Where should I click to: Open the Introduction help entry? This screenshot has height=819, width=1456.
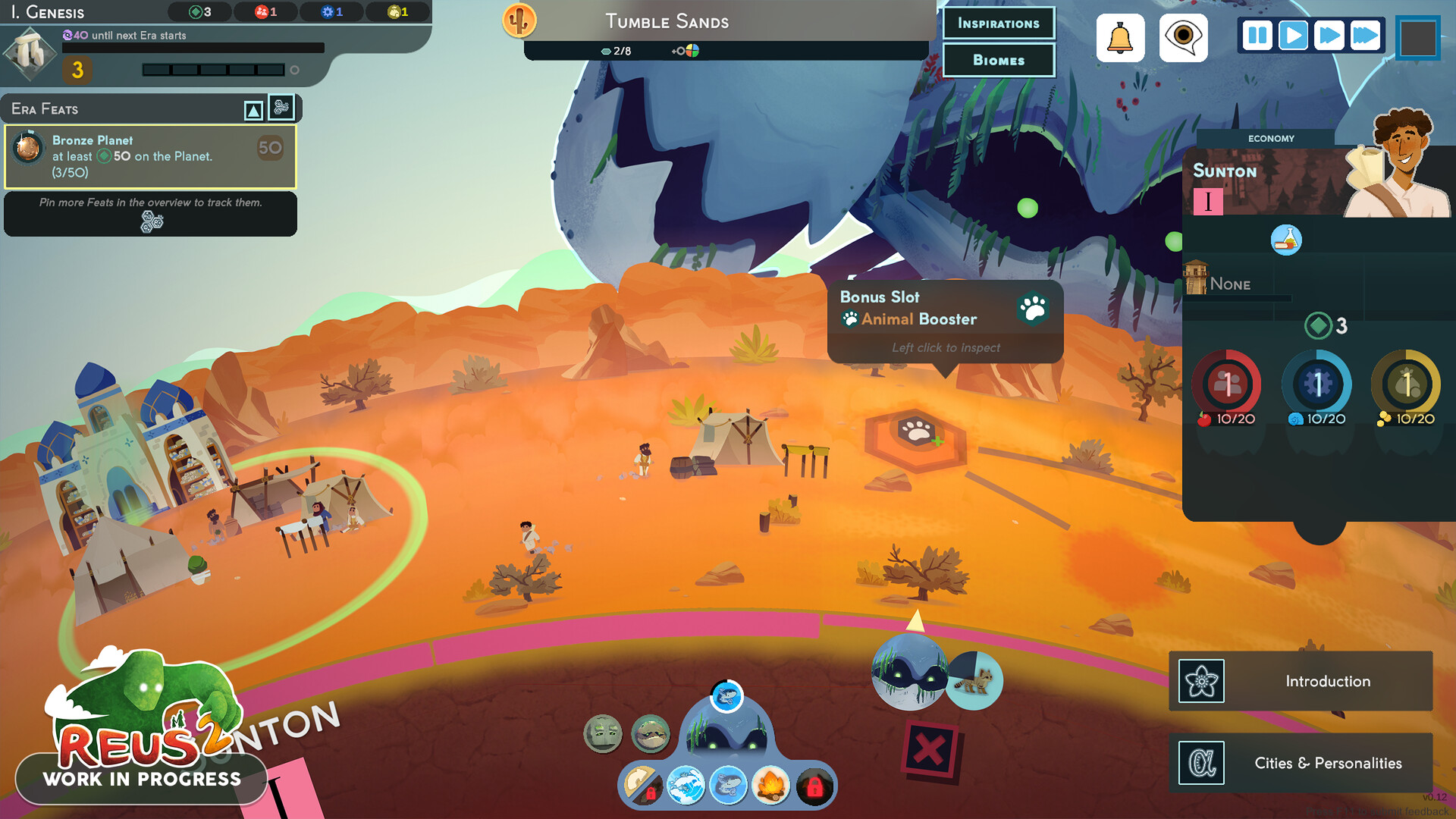pos(1327,680)
